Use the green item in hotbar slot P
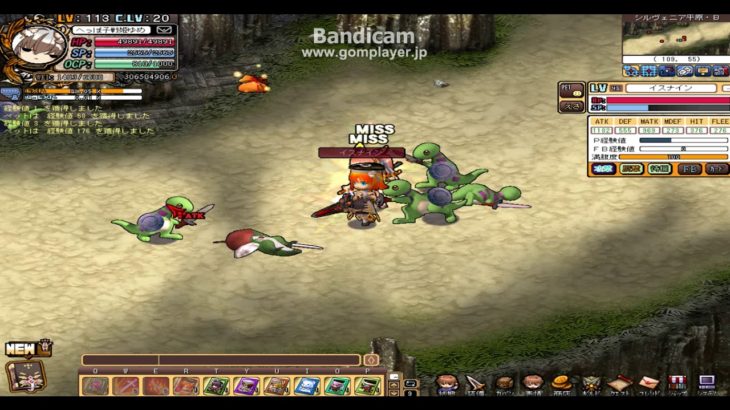Image resolution: width=730 pixels, height=410 pixels. pyautogui.click(x=367, y=385)
